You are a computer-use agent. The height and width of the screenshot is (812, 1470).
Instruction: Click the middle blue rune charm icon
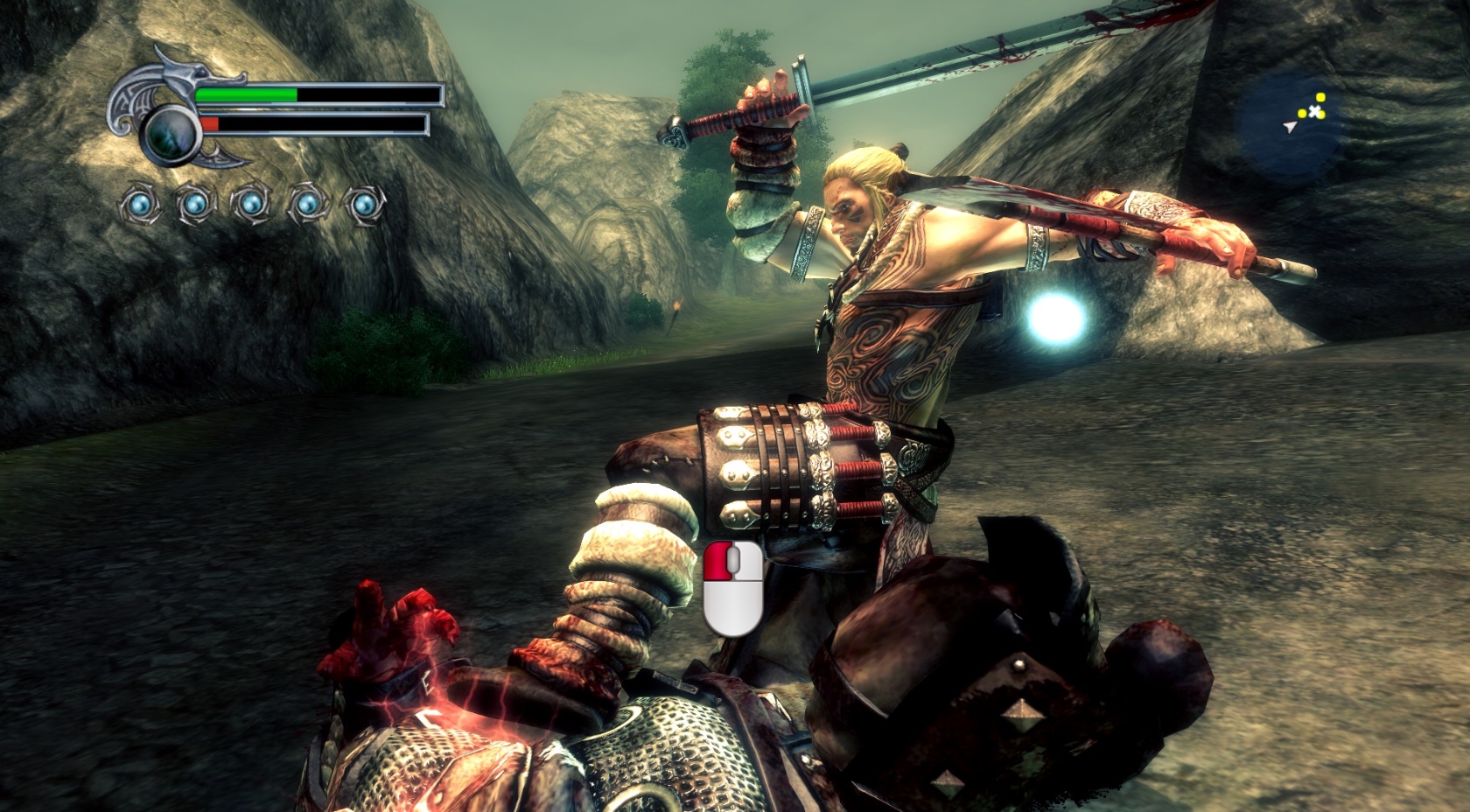pyautogui.click(x=251, y=202)
